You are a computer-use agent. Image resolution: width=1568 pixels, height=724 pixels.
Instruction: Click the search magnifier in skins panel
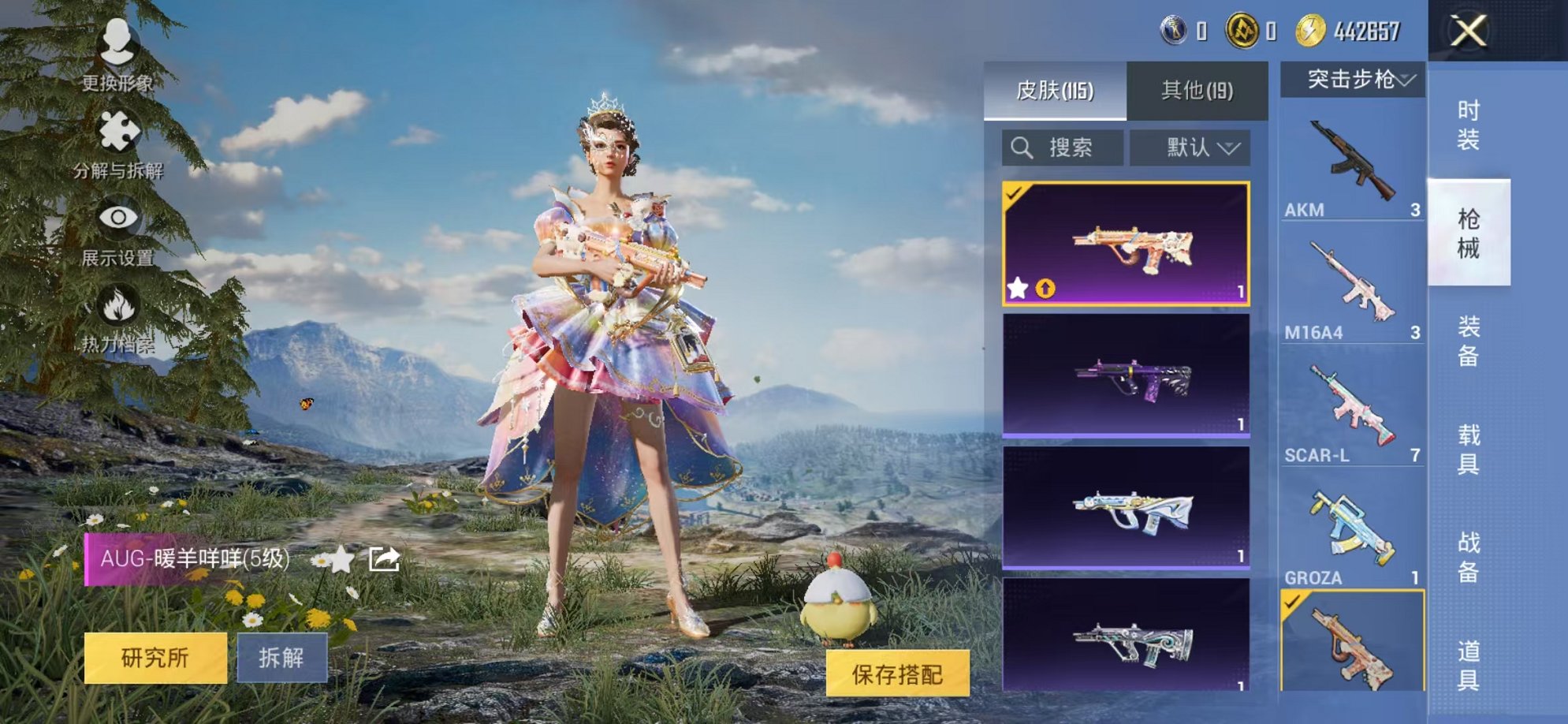pyautogui.click(x=1022, y=146)
